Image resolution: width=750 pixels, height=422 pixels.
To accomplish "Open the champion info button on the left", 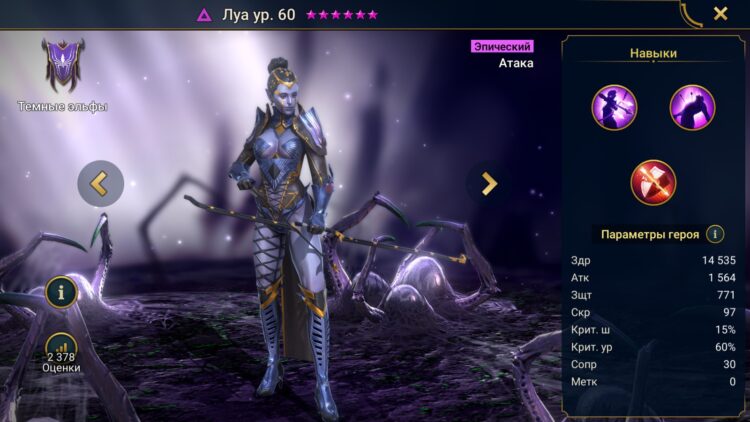I will (62, 292).
